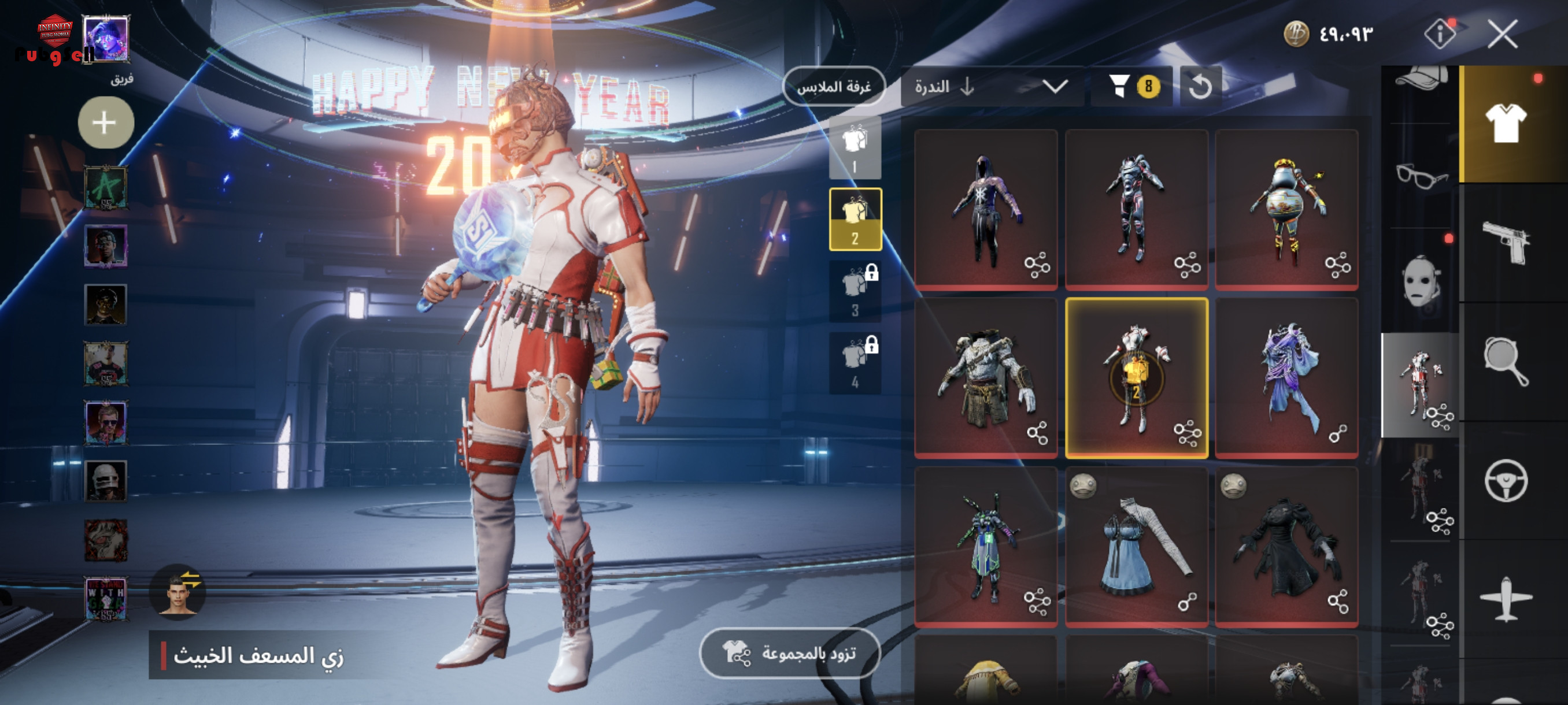This screenshot has width=1568, height=705.
Task: Choose the black hooded outfit tile
Action: pos(985,209)
